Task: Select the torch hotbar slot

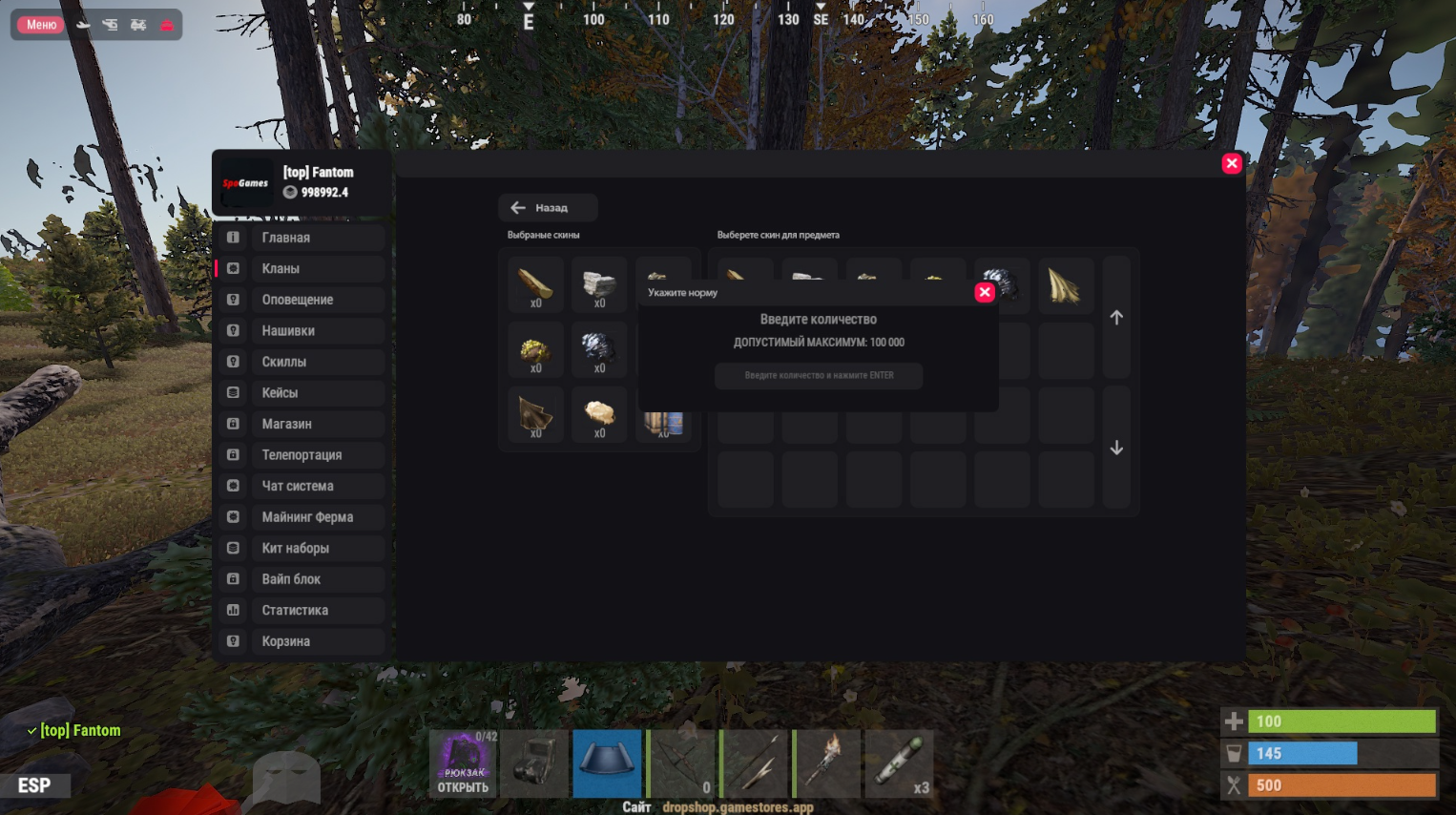Action: (x=827, y=763)
